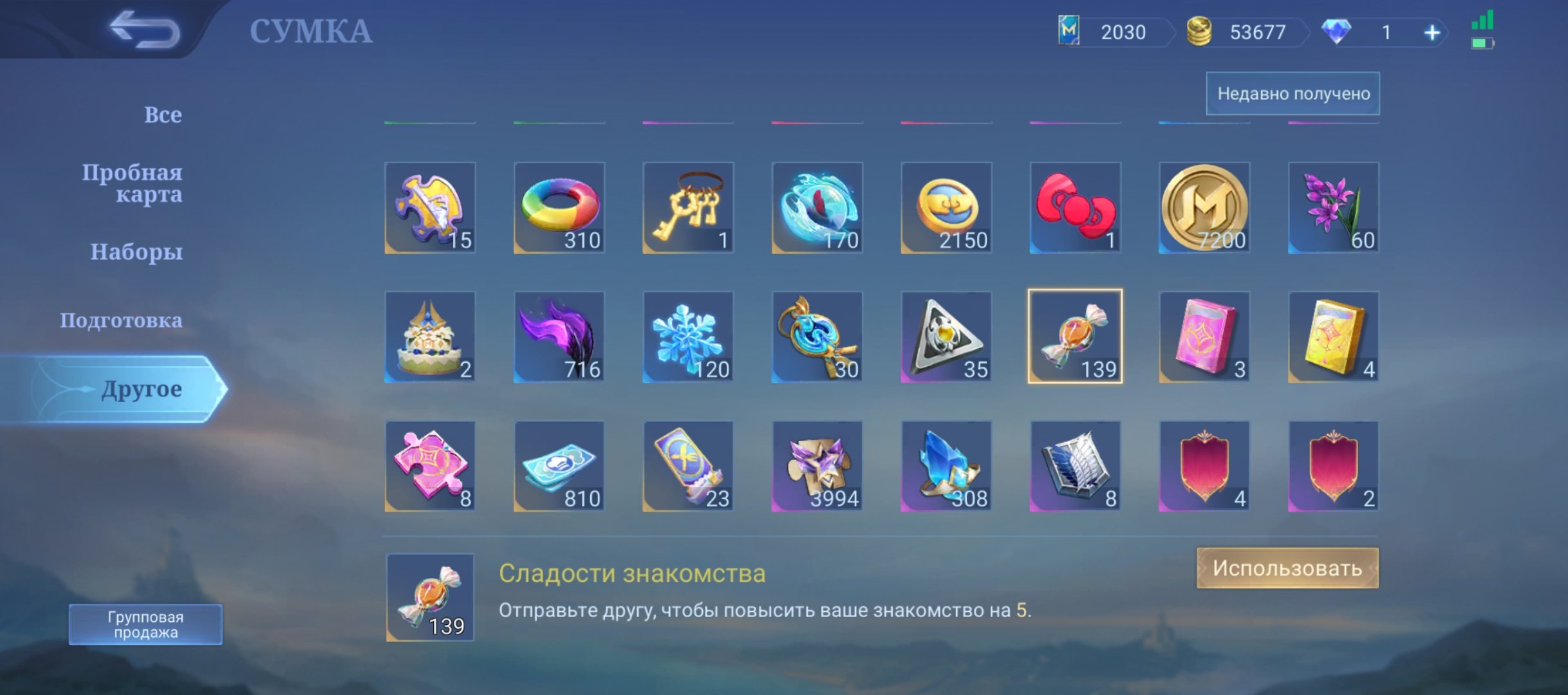
Task: Switch to the Все tab
Action: [162, 114]
